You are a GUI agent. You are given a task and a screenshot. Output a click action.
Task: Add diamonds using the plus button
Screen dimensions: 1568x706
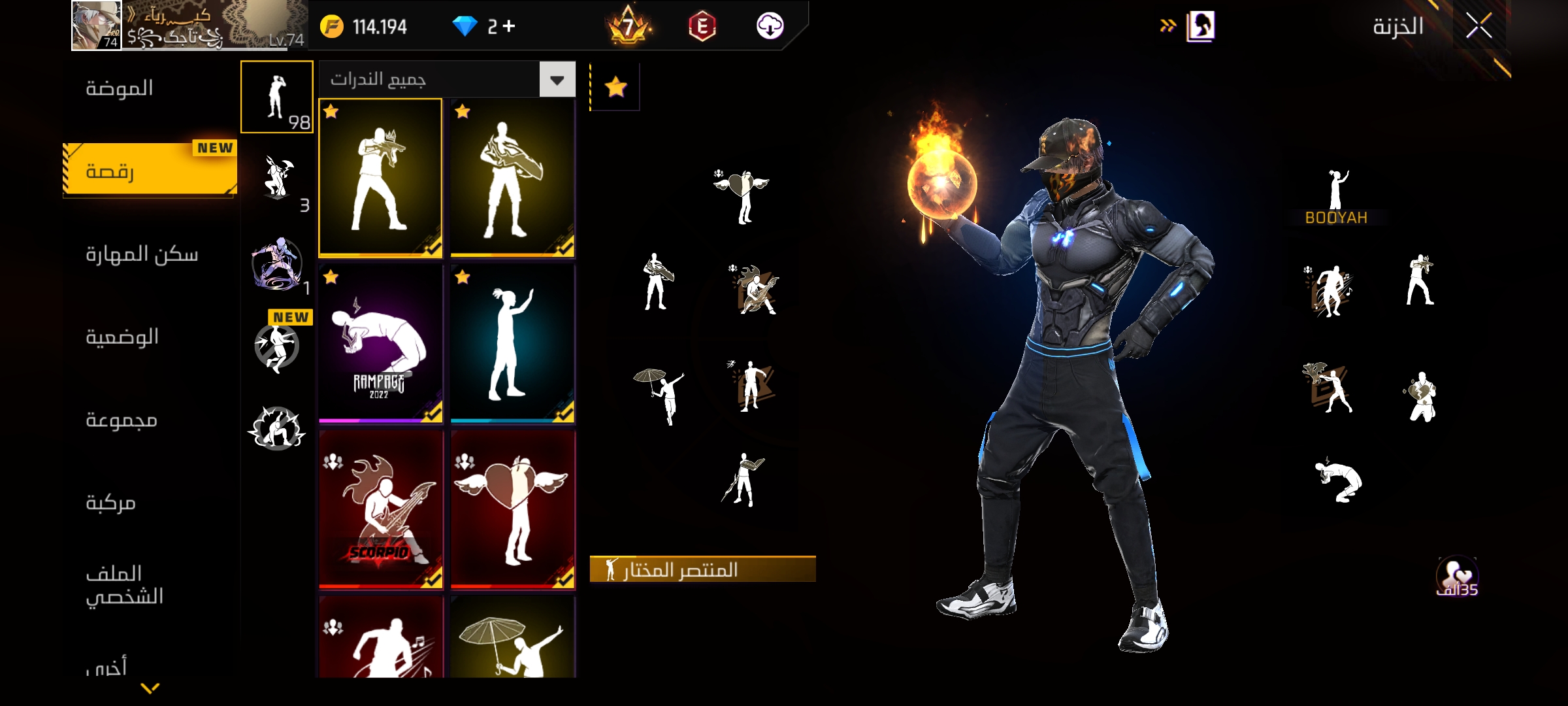pyautogui.click(x=509, y=26)
